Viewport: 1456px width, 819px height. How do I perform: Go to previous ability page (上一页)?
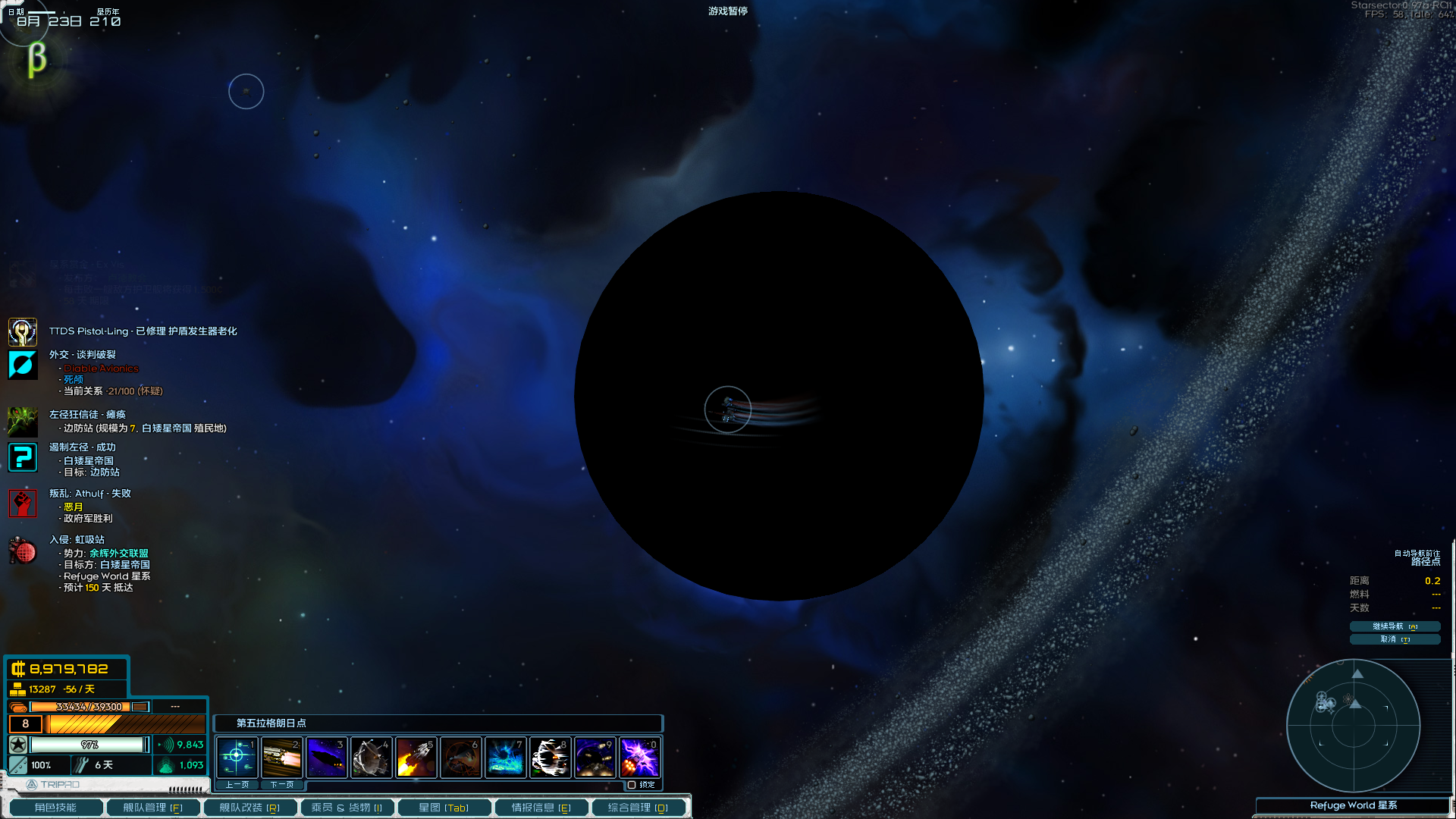click(x=237, y=785)
